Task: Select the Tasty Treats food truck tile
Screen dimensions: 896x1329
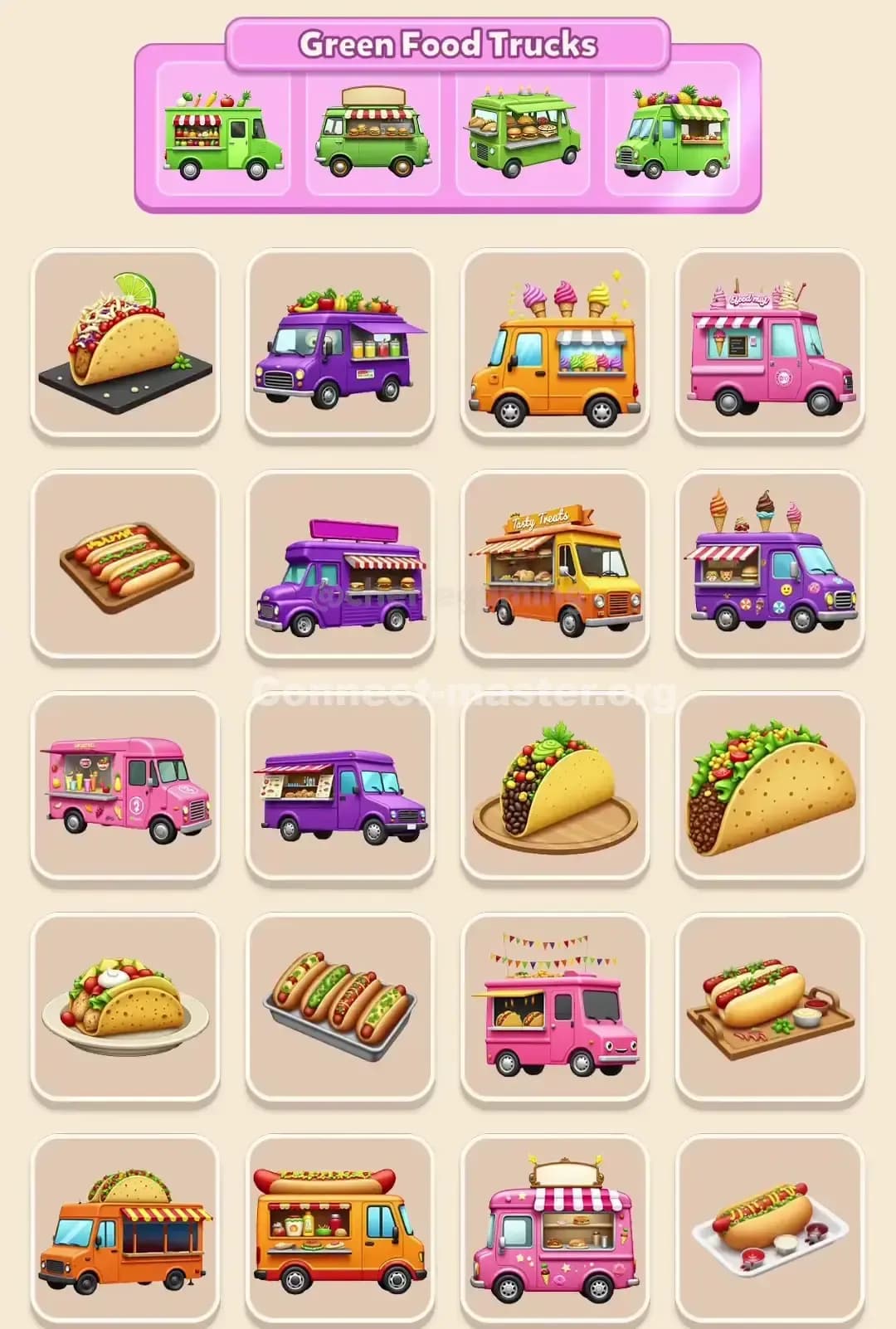Action: [554, 565]
